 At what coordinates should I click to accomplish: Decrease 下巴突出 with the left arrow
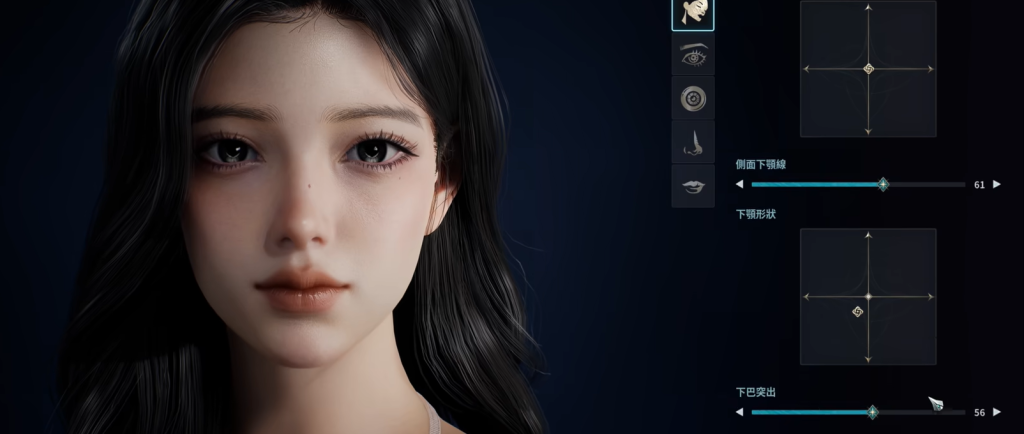[739, 411]
